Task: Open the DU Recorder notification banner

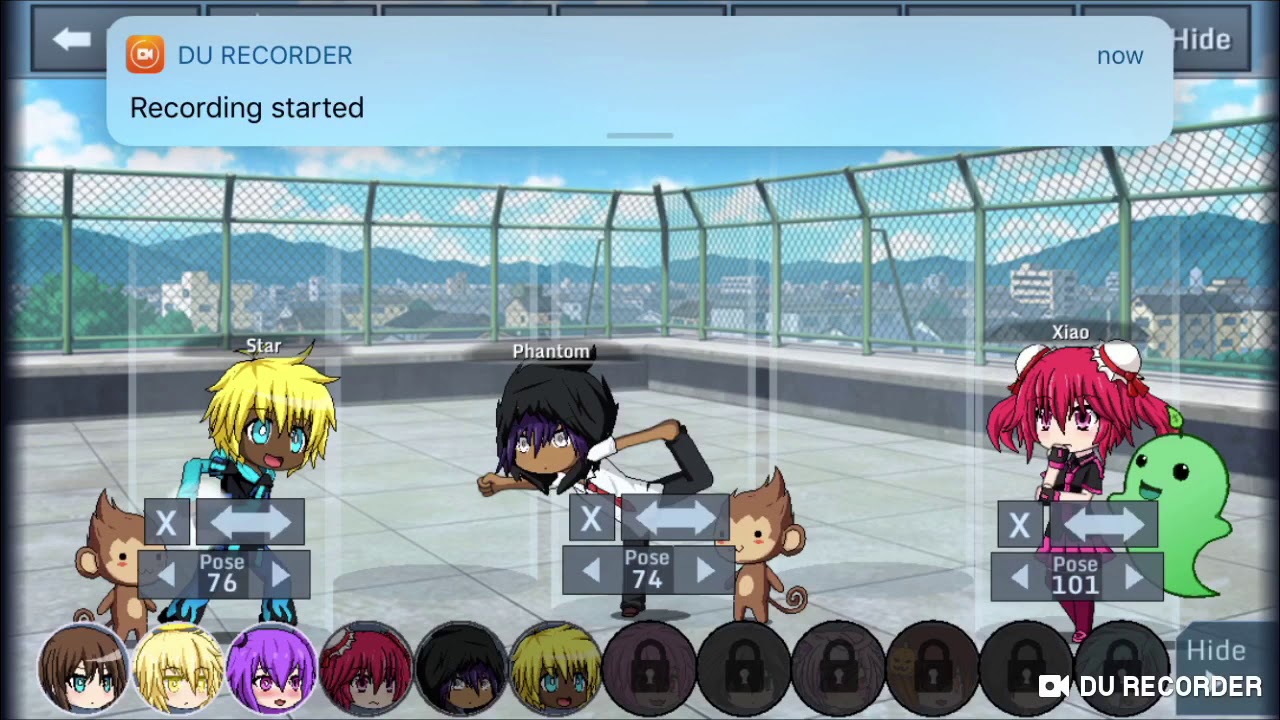Action: pos(640,82)
